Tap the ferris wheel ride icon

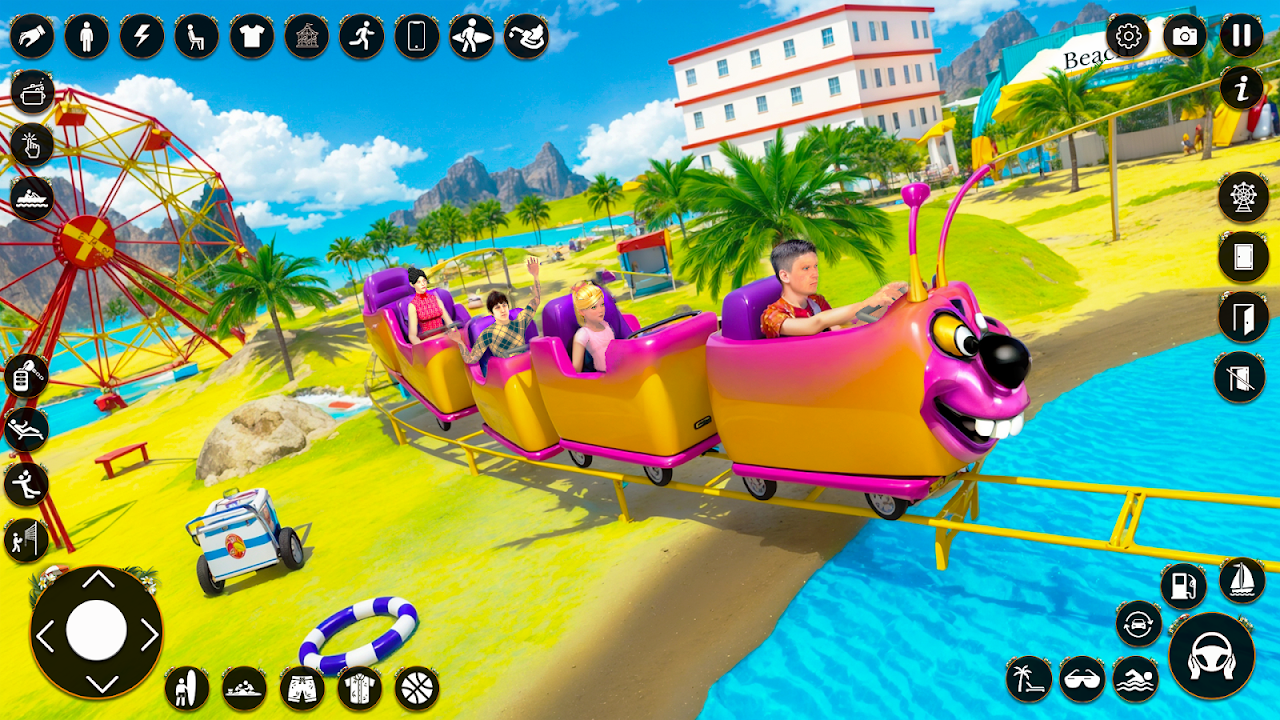coord(1243,196)
